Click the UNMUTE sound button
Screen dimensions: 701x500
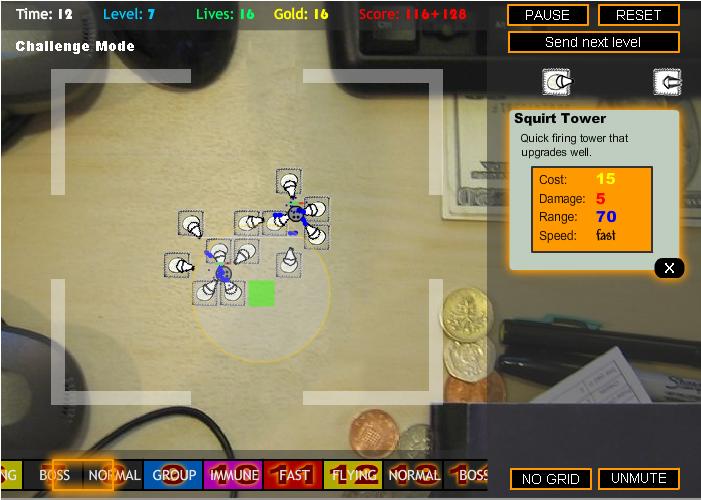coord(638,479)
